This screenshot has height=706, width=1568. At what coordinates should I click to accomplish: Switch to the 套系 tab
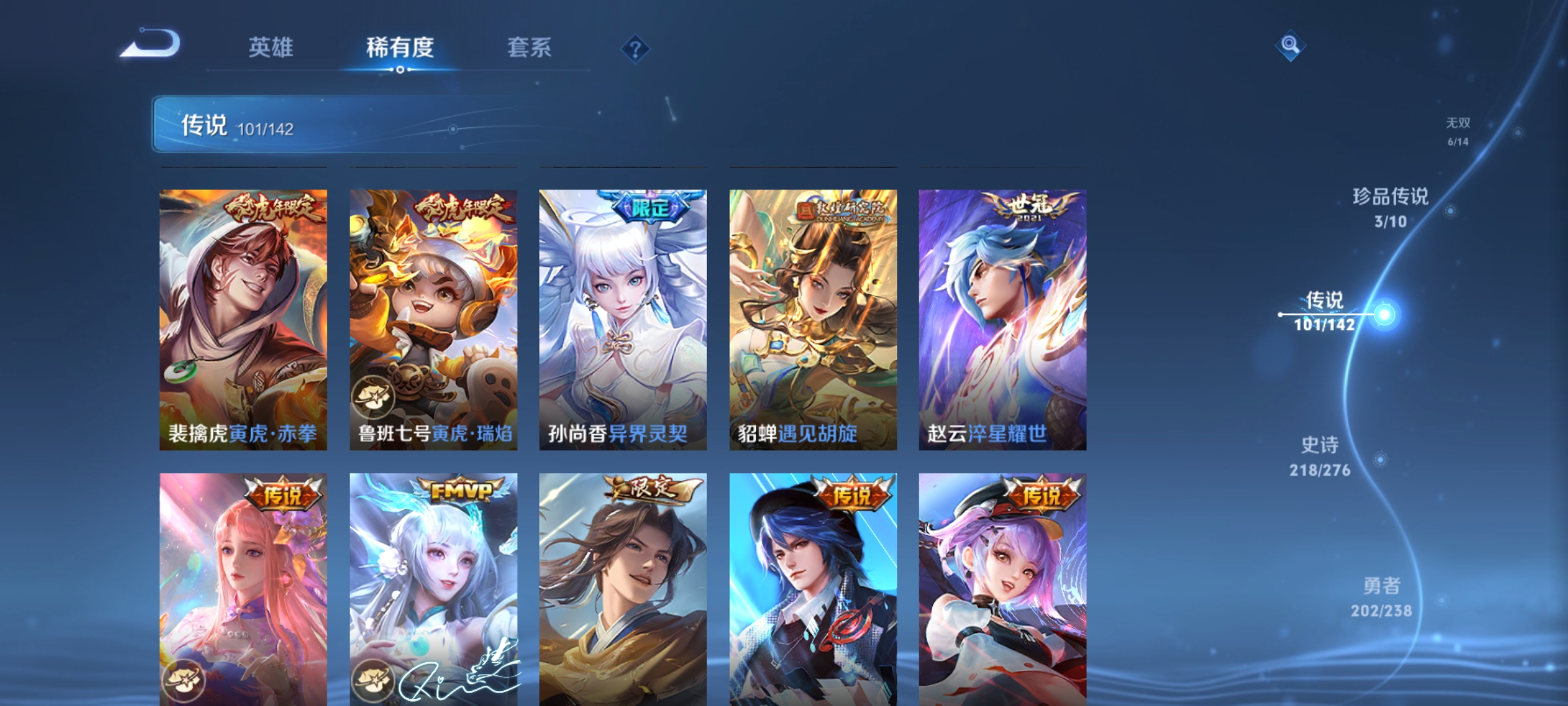(x=529, y=47)
